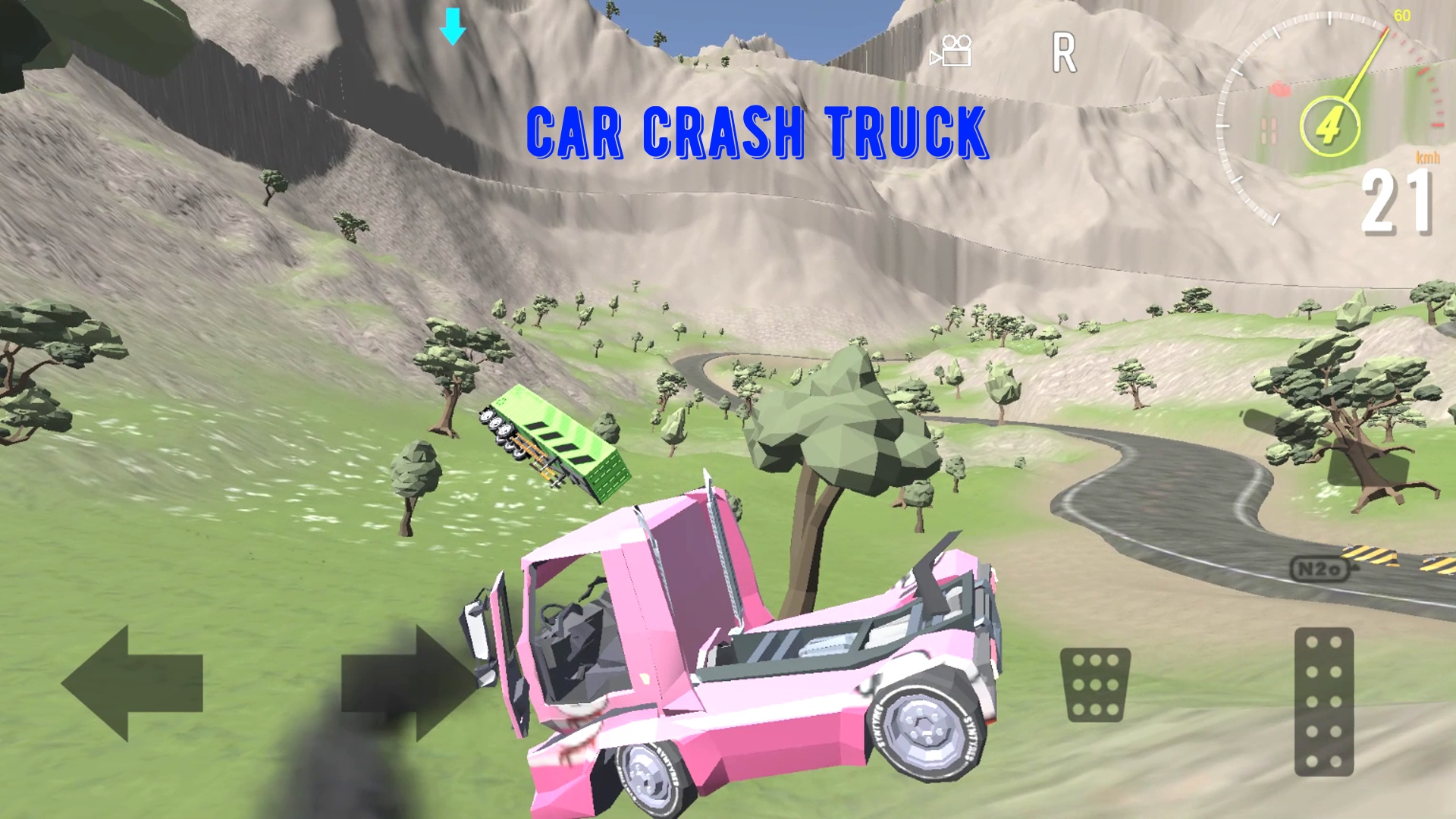Open camera angle options via camera icon
The image size is (1456, 819).
(x=952, y=52)
